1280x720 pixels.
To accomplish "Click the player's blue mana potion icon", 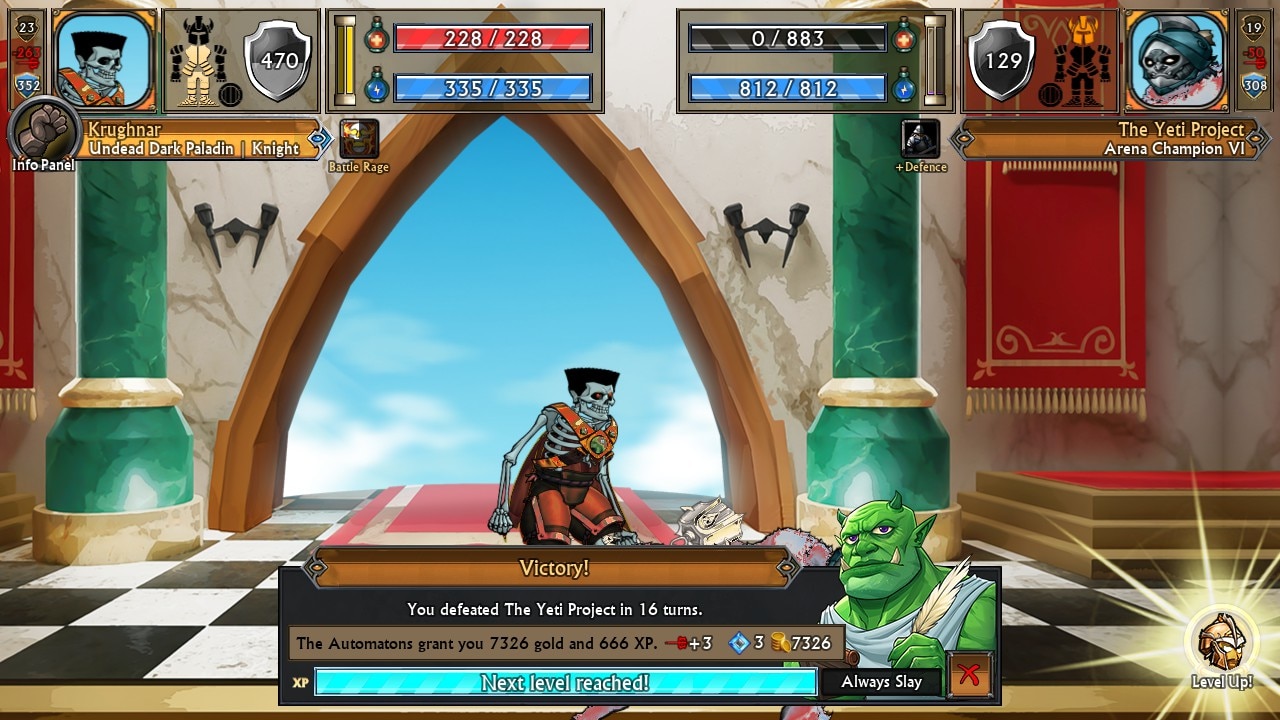I will pos(376,87).
